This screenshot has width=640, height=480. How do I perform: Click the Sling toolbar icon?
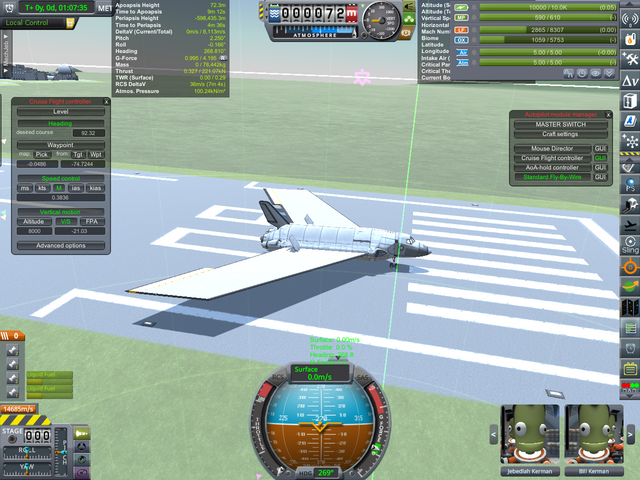point(629,246)
